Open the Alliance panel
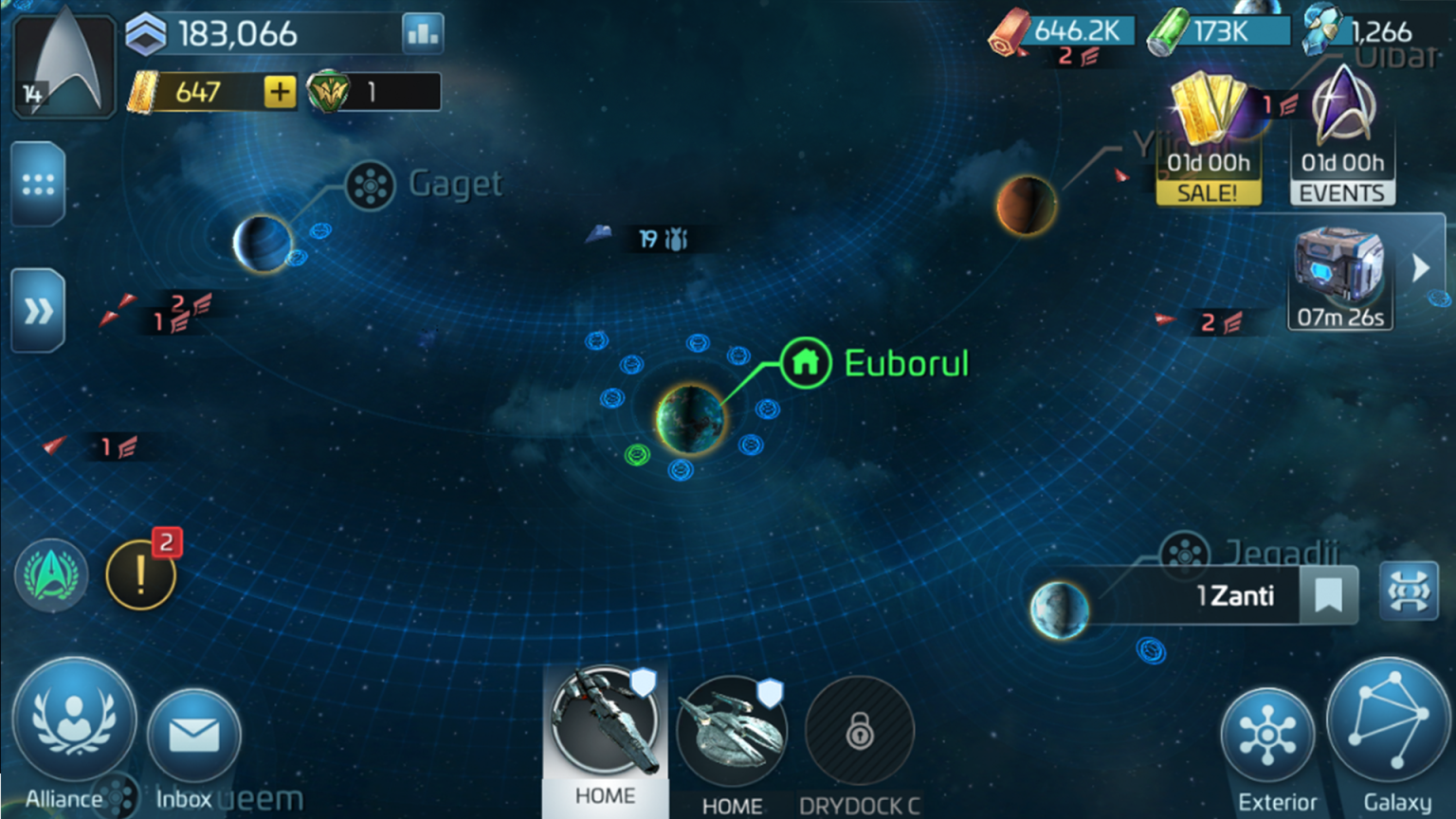 click(74, 724)
